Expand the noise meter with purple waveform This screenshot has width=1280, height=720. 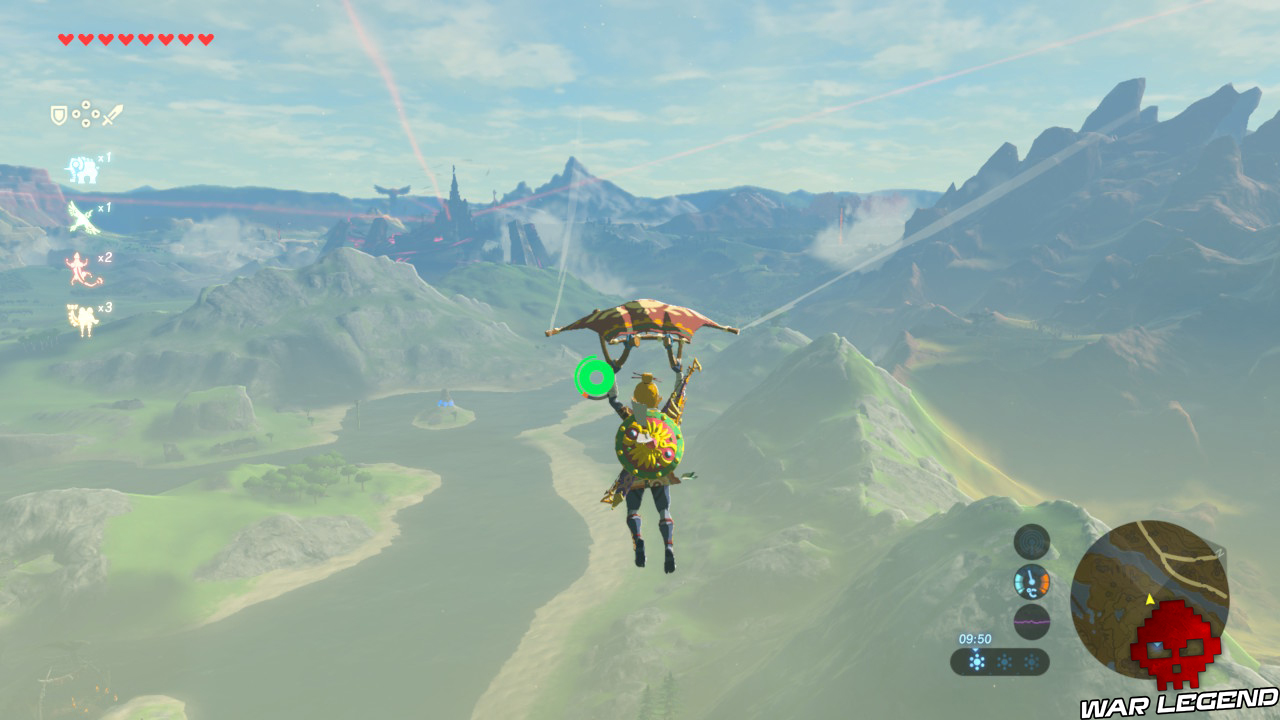pos(1032,621)
